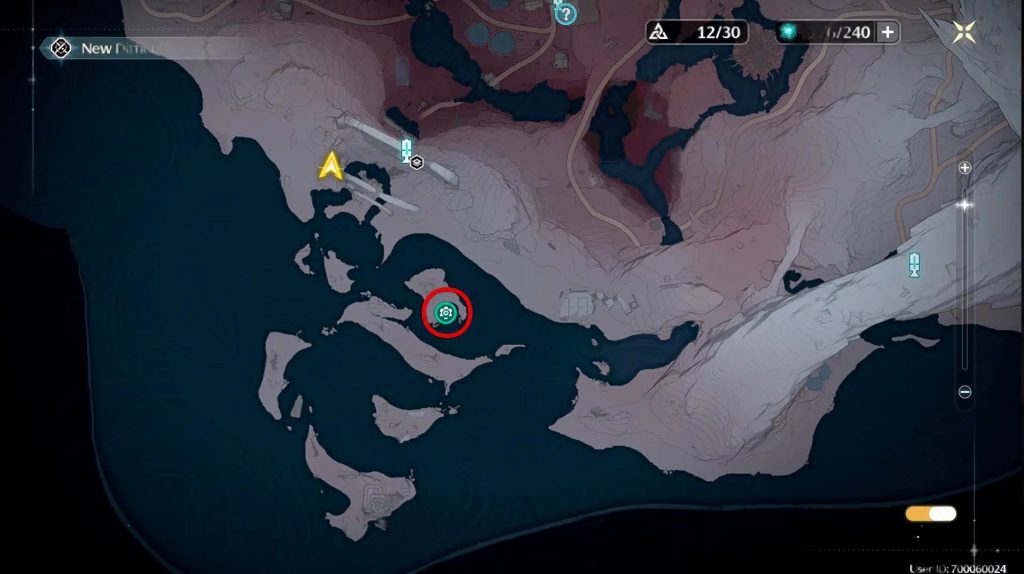This screenshot has height=574, width=1024.
Task: Click the plus button beside the 240 counter
Action: coord(887,32)
